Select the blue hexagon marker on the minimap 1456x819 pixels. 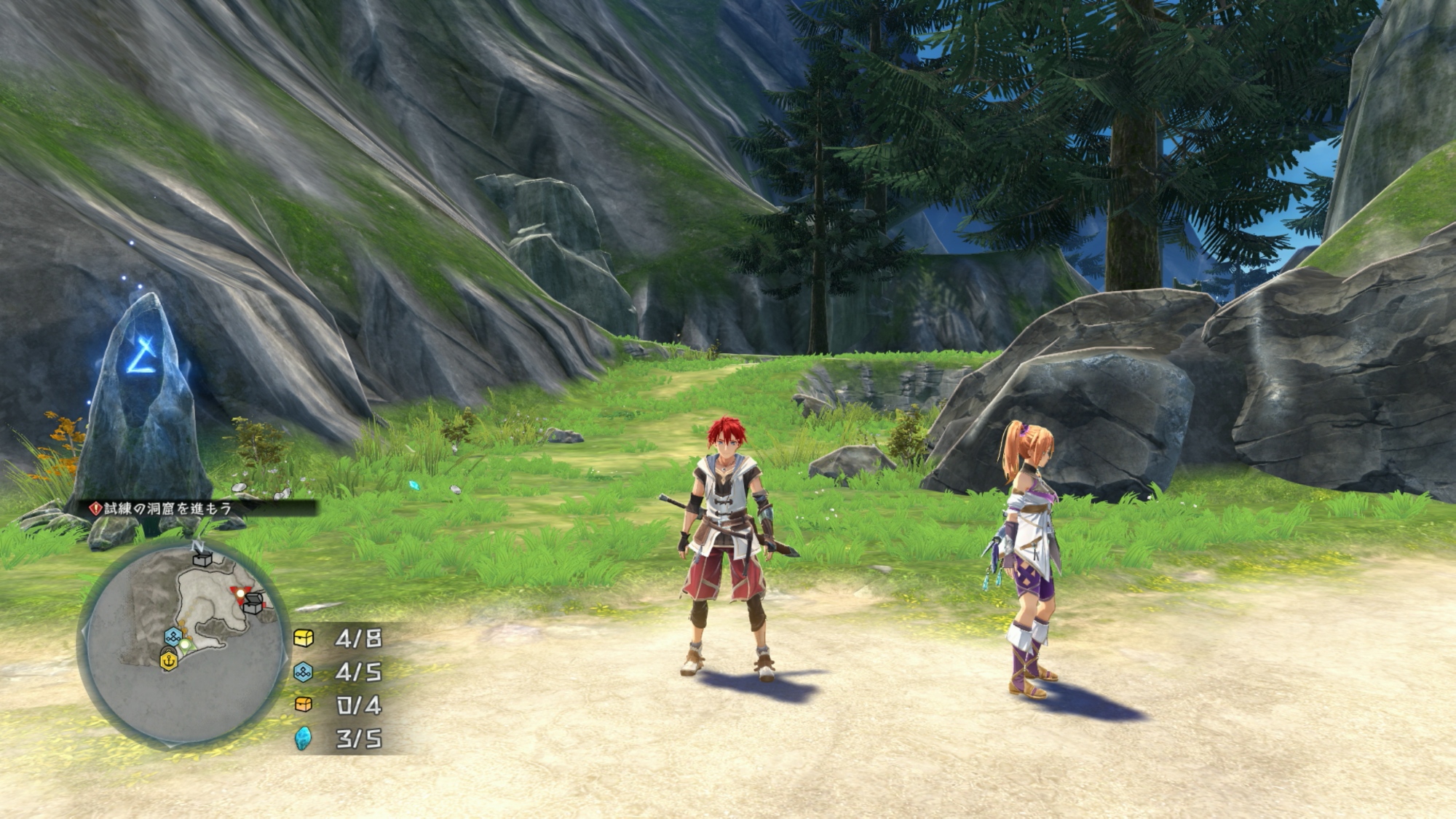173,636
